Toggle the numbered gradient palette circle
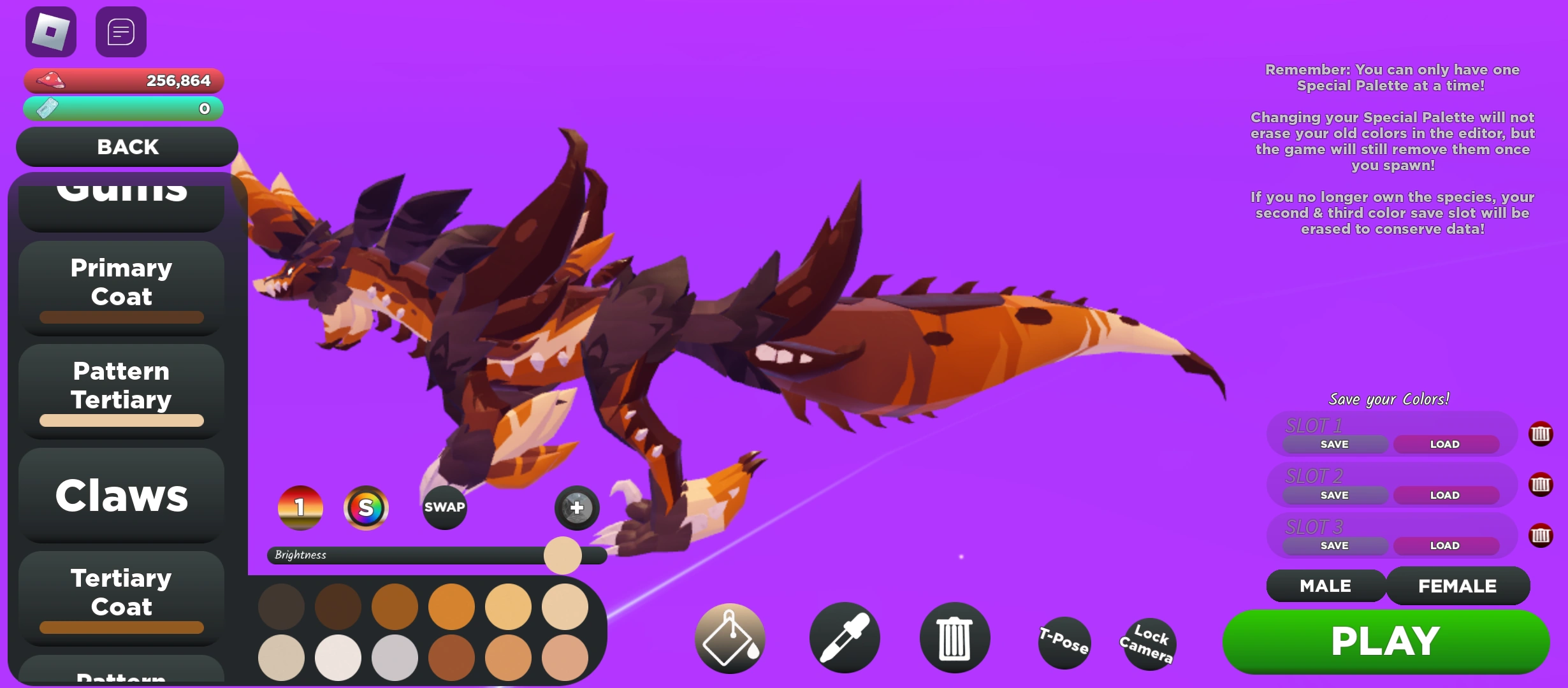The height and width of the screenshot is (688, 1568). click(300, 508)
